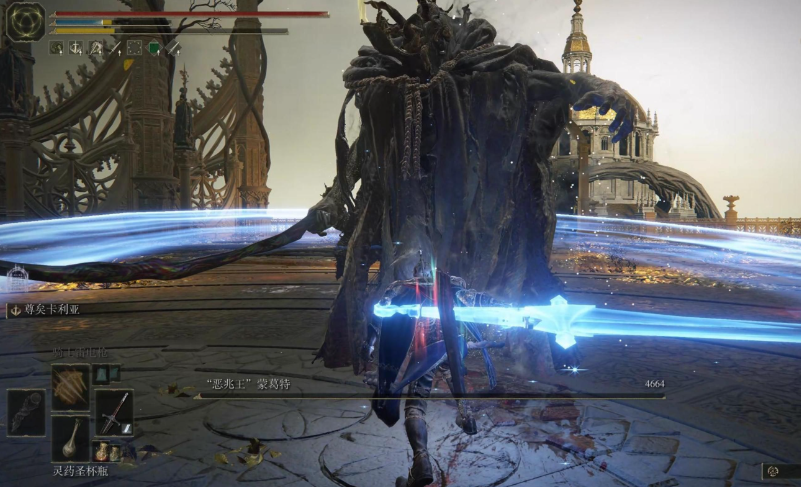Click the rune counter emblem icon
The width and height of the screenshot is (801, 487).
(774, 470)
